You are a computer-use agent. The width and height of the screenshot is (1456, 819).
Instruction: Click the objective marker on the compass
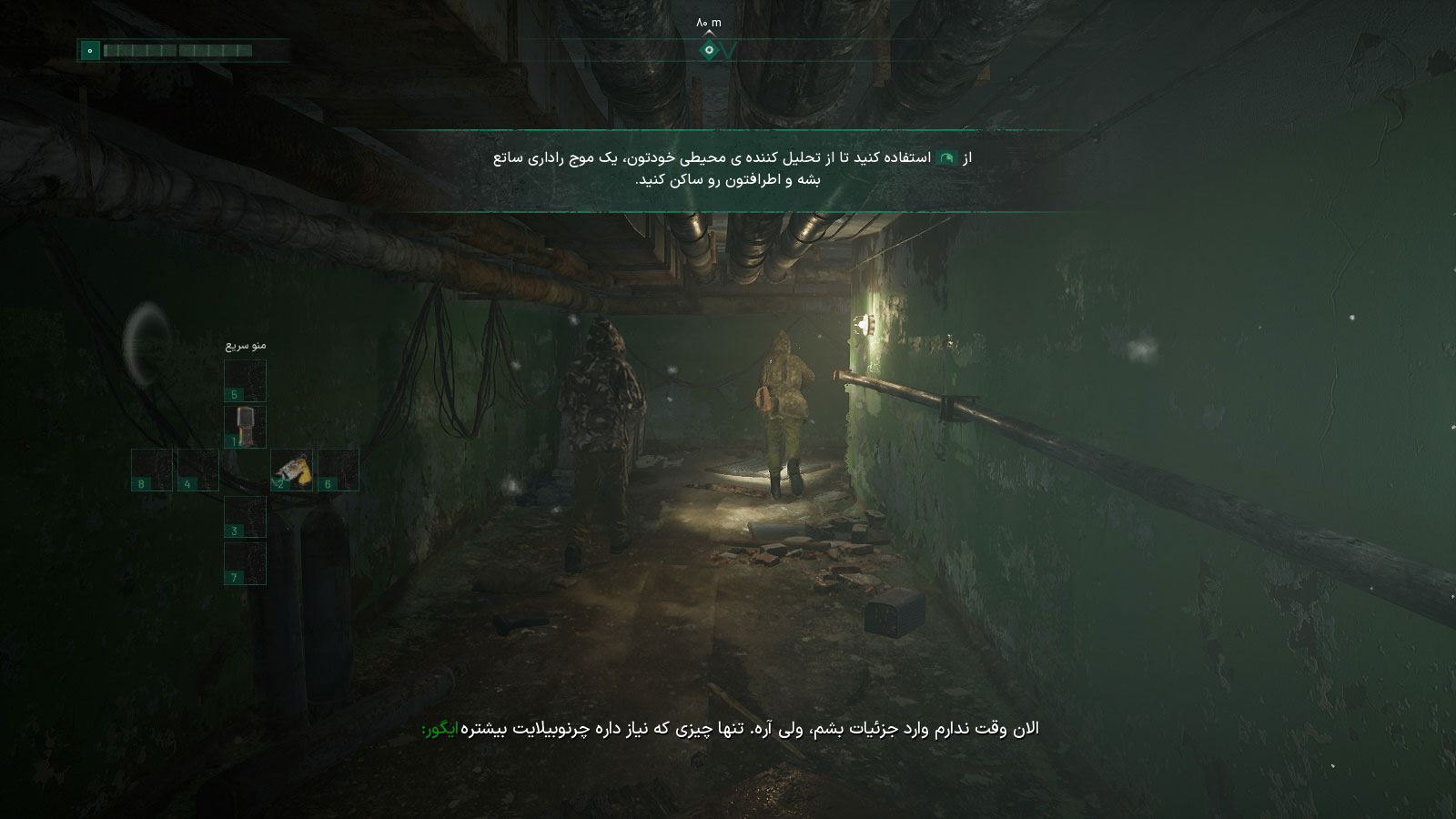point(709,51)
